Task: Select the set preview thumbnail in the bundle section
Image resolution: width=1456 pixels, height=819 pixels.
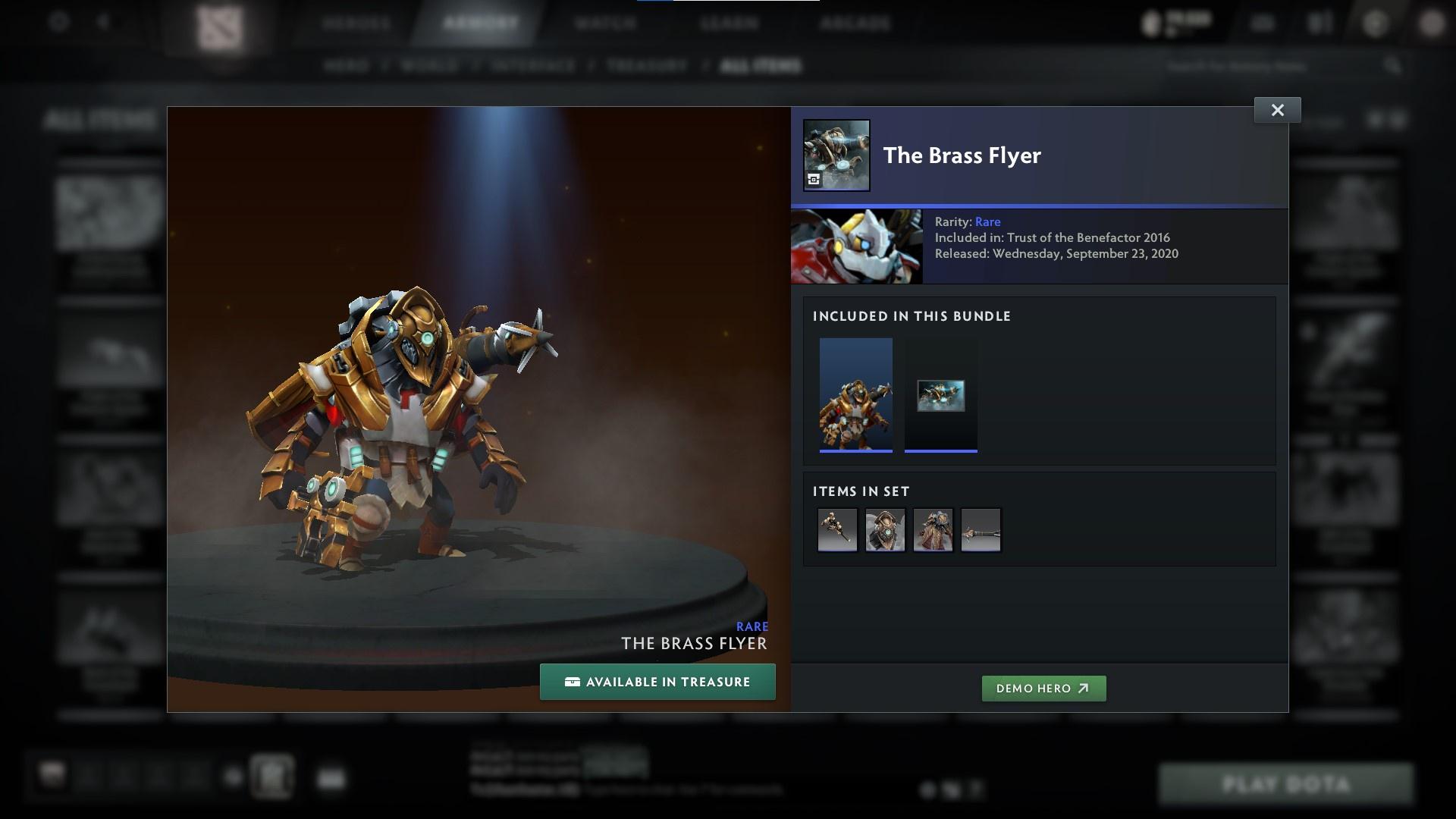Action: (x=856, y=394)
